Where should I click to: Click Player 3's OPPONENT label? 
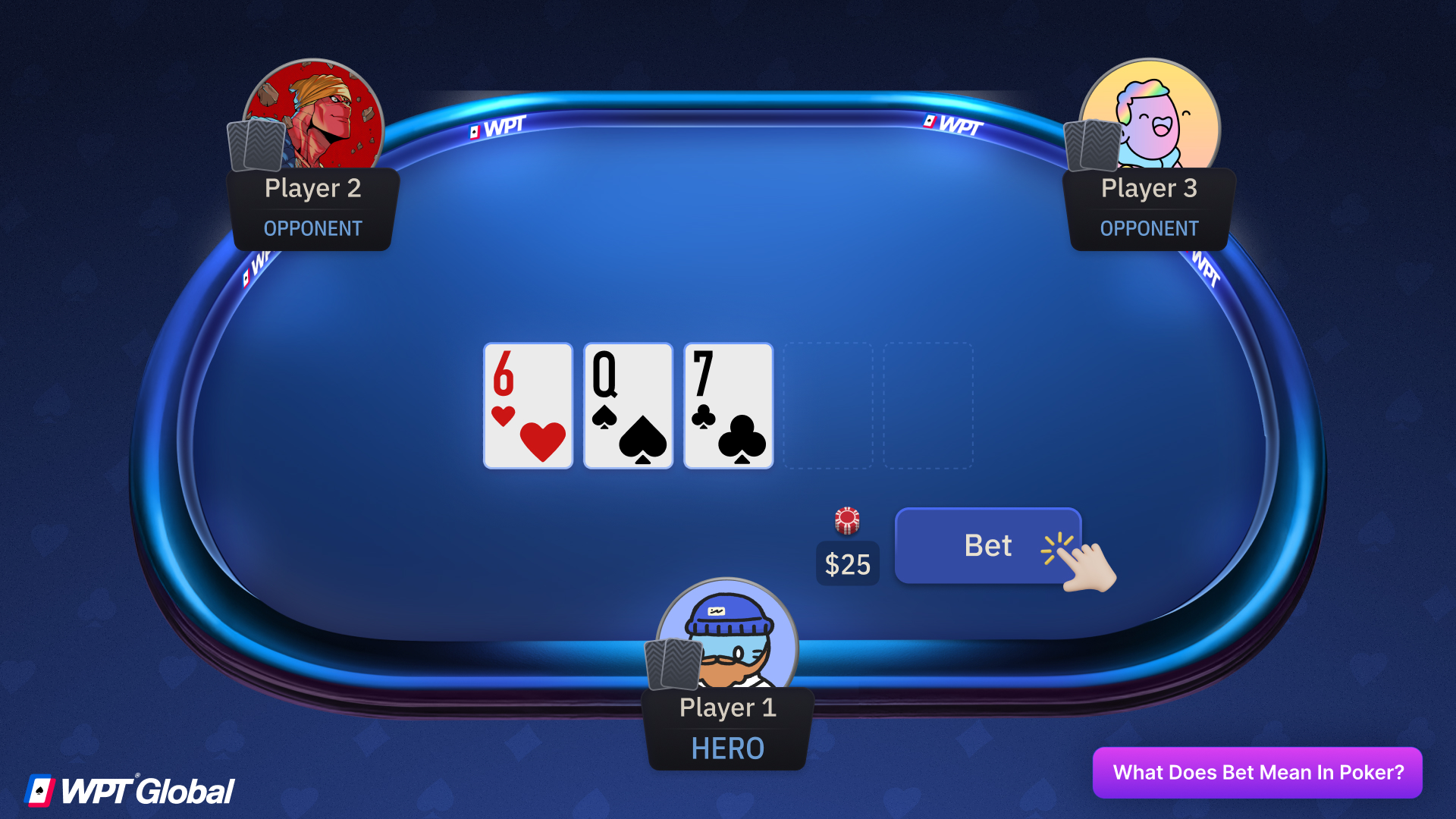tap(1149, 228)
